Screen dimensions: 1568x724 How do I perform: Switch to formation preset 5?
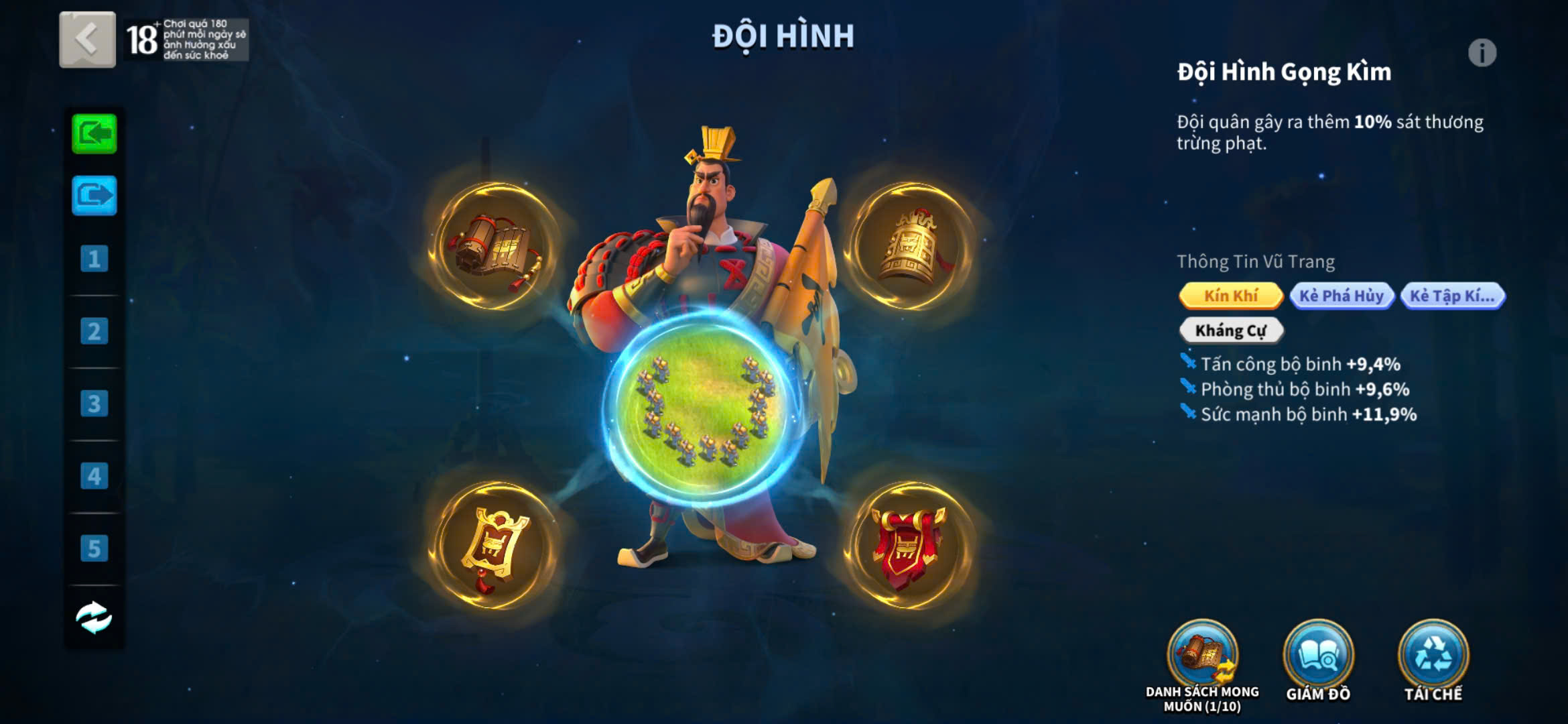94,548
